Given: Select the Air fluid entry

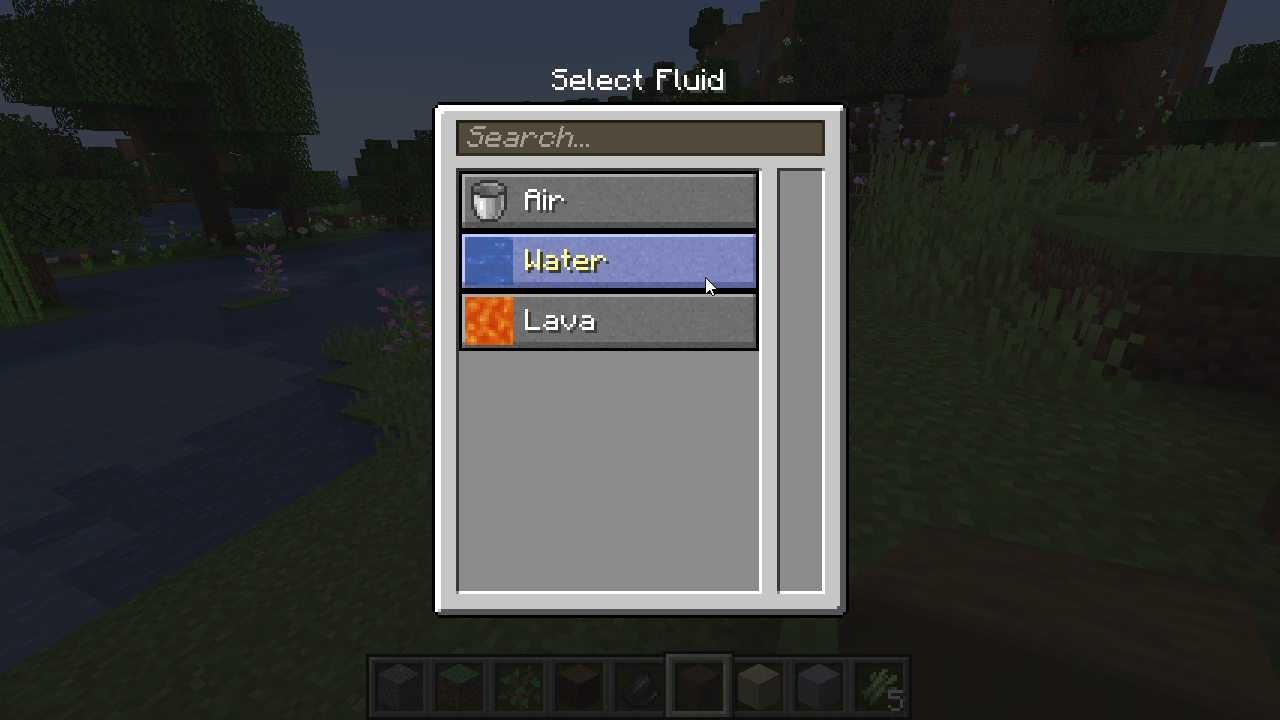Looking at the screenshot, I should pyautogui.click(x=609, y=201).
